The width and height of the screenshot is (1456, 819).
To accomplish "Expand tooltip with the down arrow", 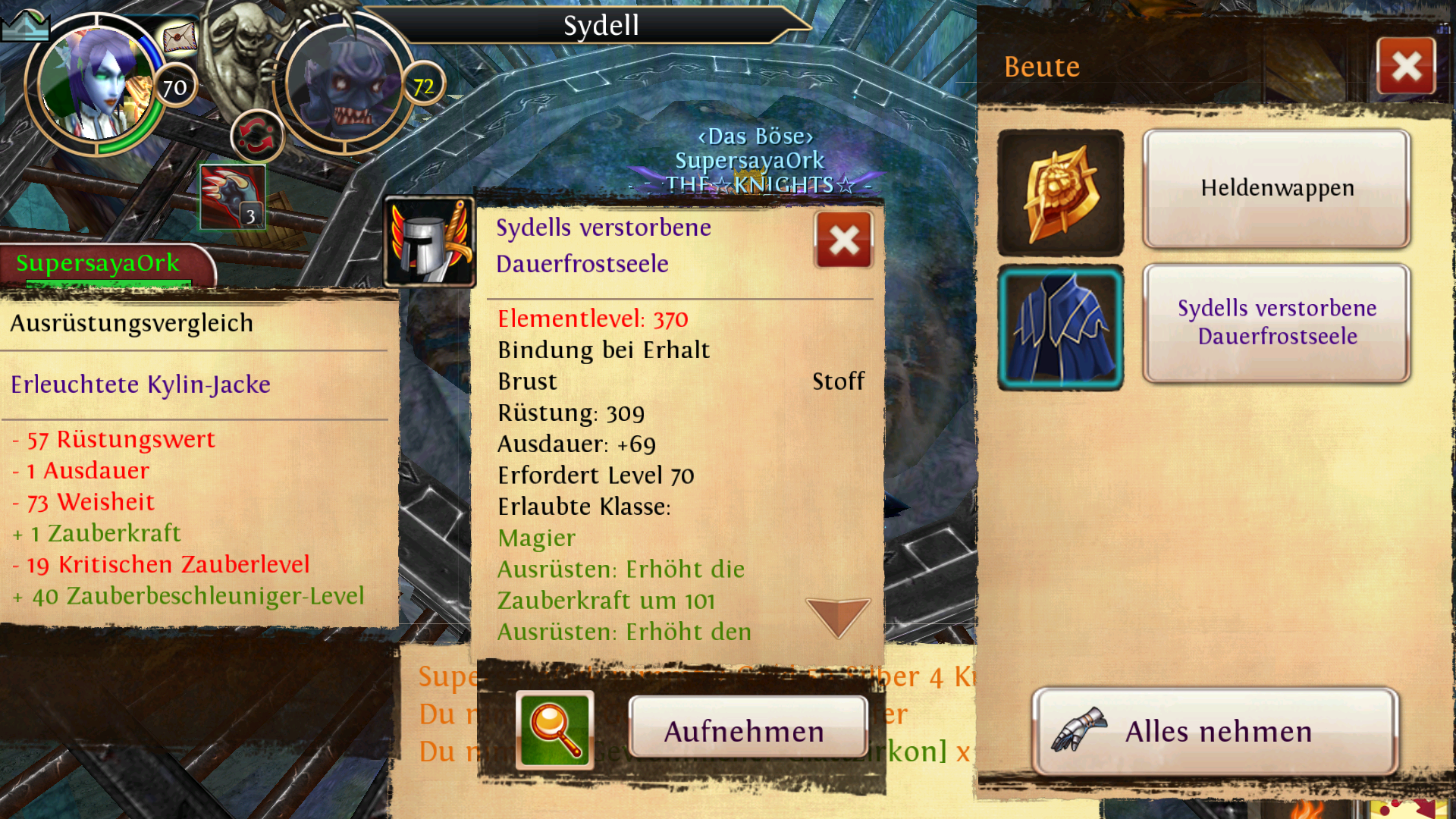I will coord(837,616).
